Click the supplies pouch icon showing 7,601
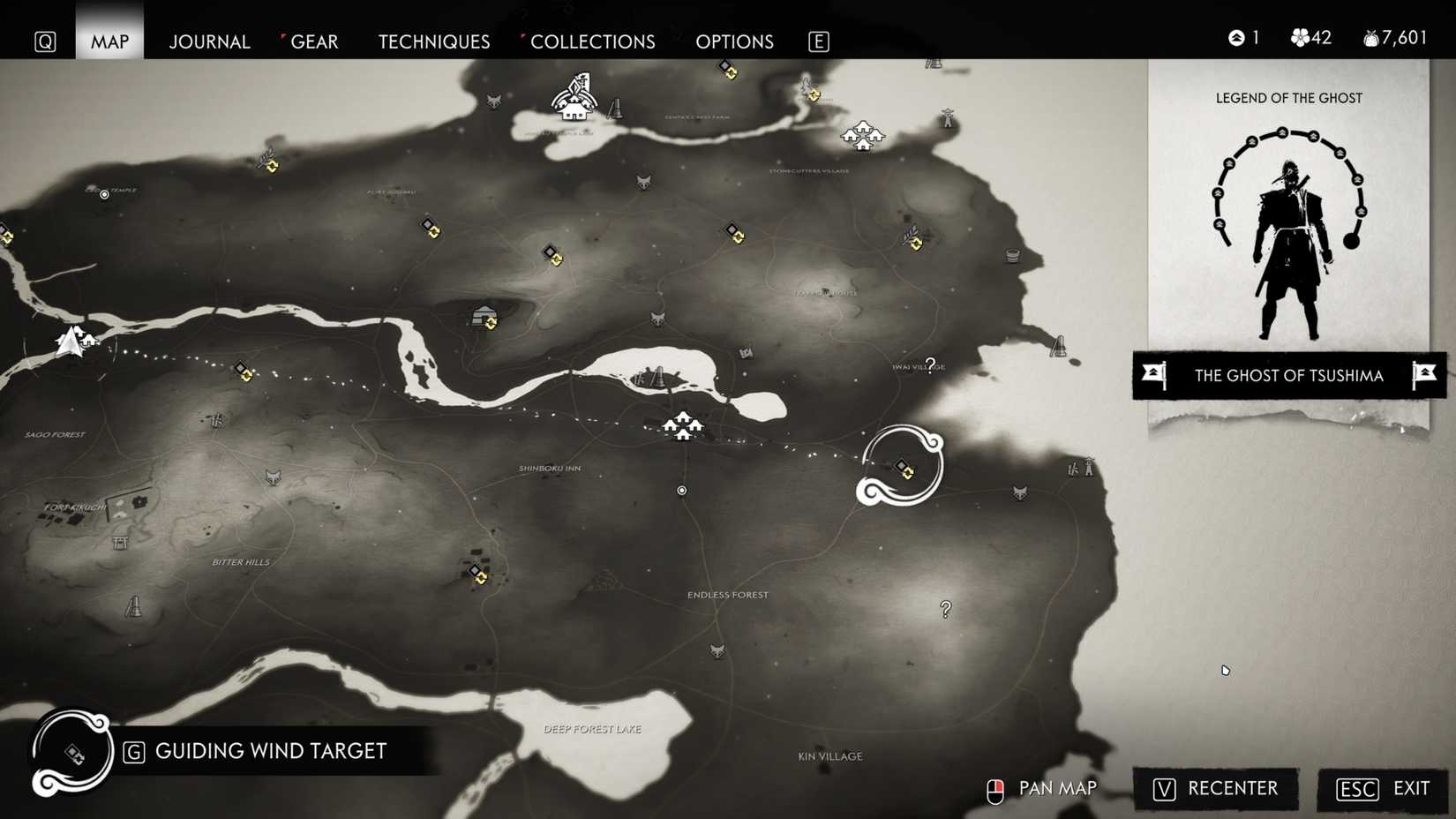1456x819 pixels. (1370, 38)
